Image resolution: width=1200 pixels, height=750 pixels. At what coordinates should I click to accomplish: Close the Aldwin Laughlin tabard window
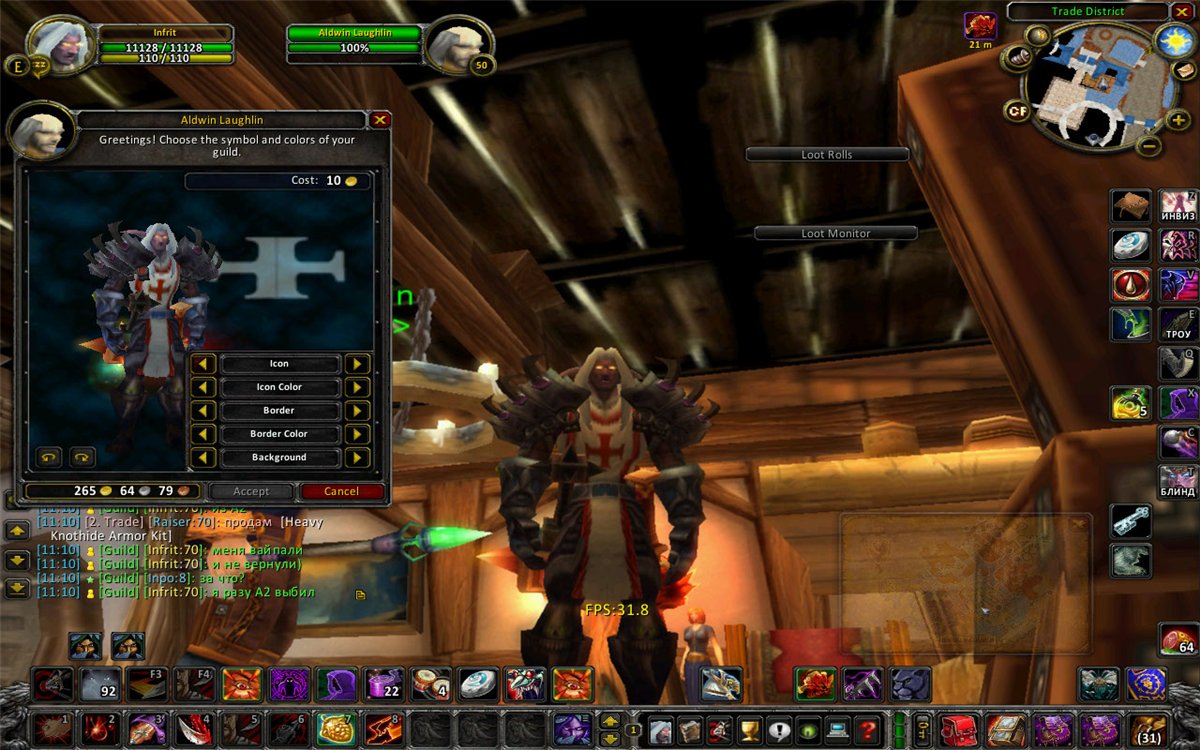click(x=379, y=120)
